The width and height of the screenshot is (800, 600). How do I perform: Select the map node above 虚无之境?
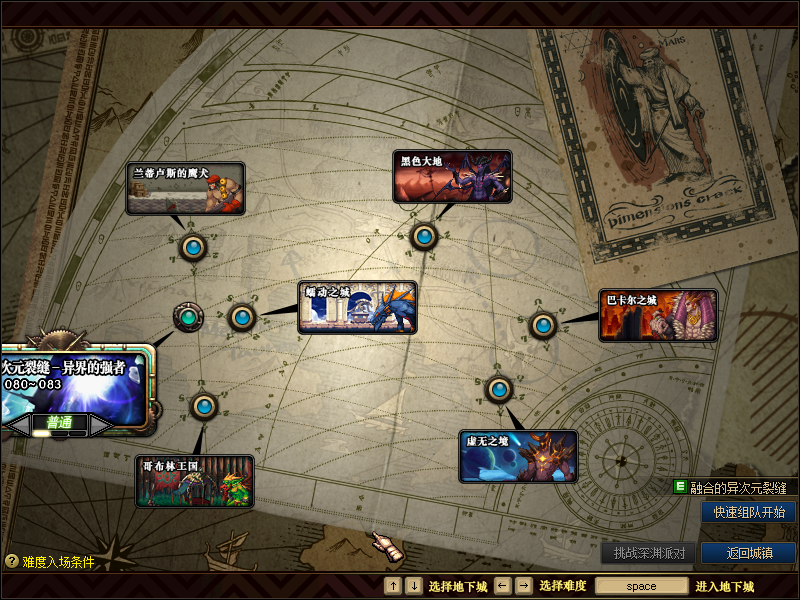[x=498, y=388]
